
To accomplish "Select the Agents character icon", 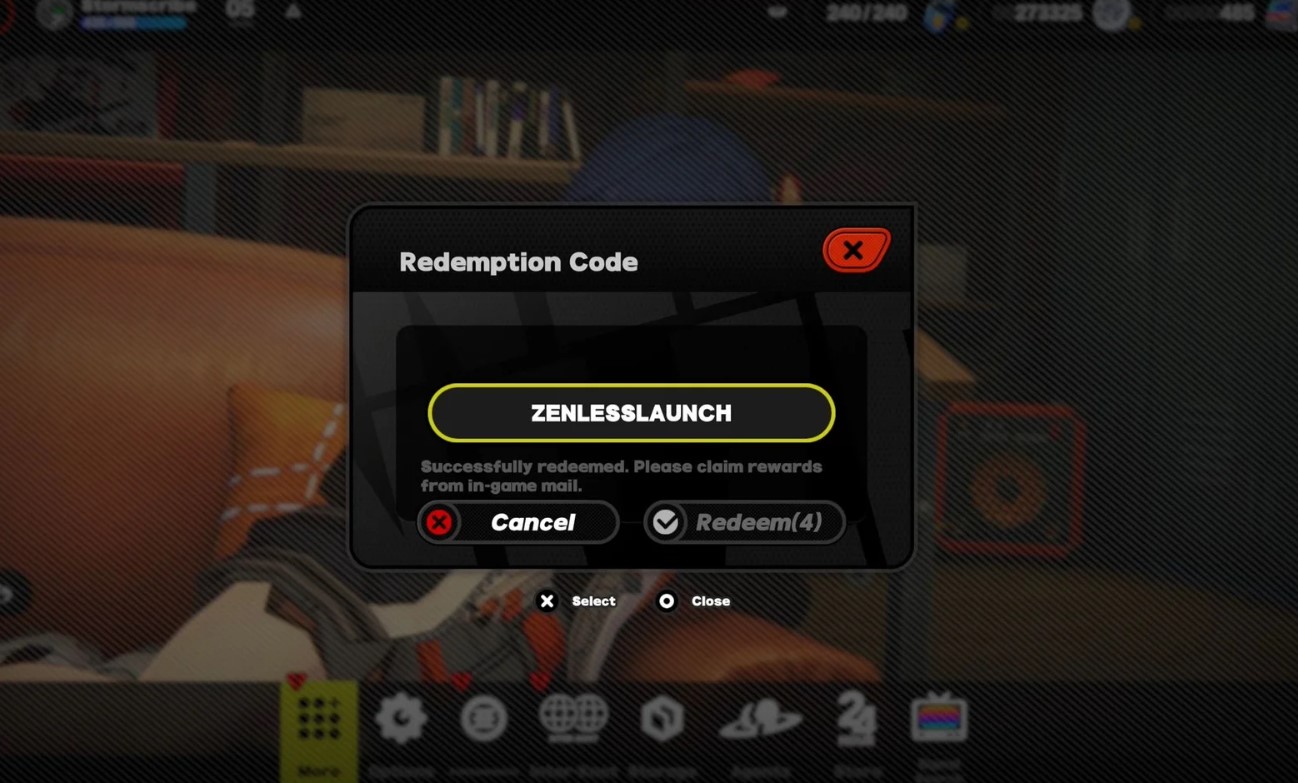I will (760, 716).
